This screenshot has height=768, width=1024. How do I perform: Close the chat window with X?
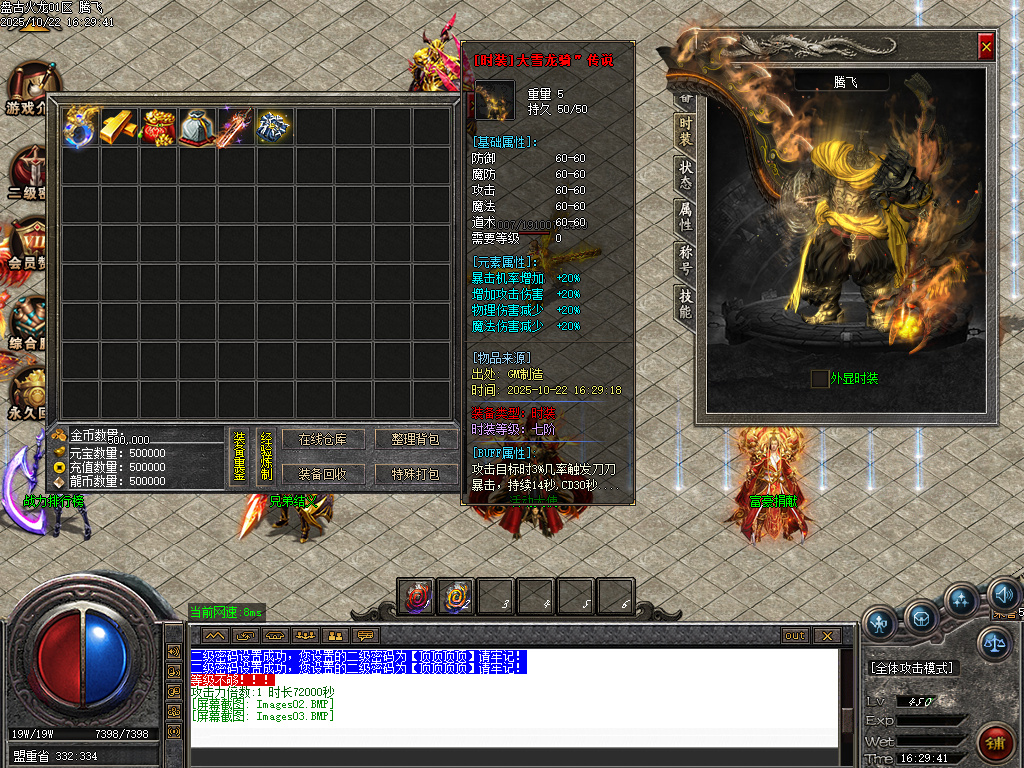pyautogui.click(x=826, y=636)
